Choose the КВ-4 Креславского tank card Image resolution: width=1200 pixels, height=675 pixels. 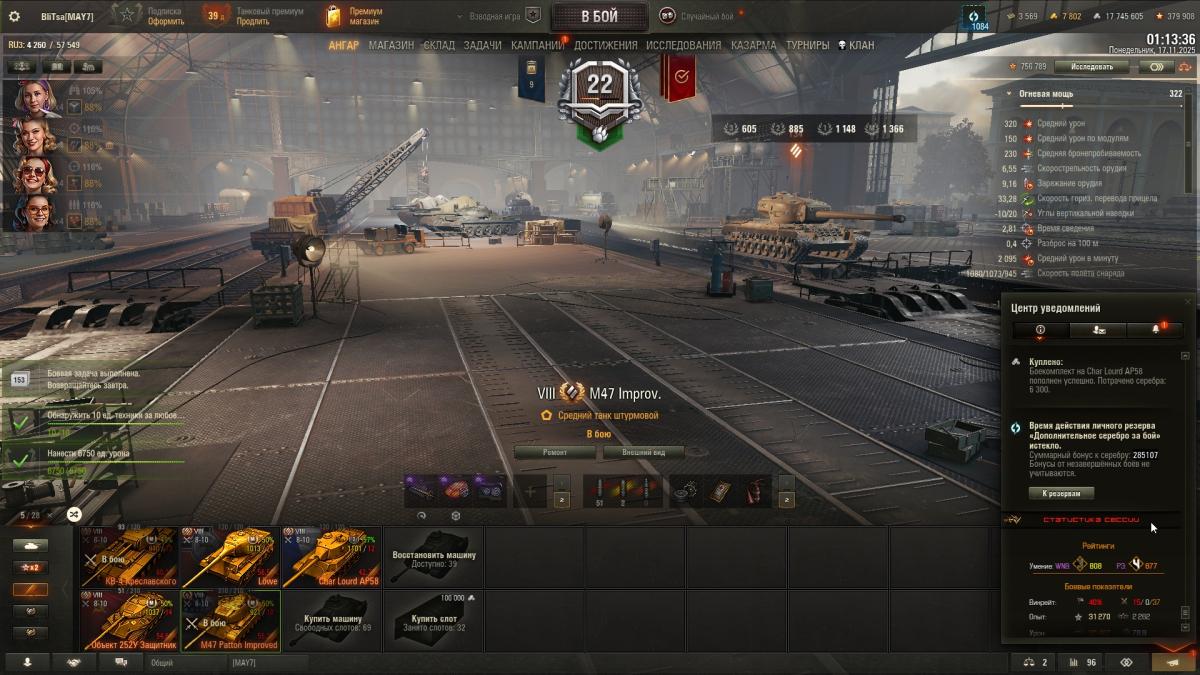(x=130, y=557)
